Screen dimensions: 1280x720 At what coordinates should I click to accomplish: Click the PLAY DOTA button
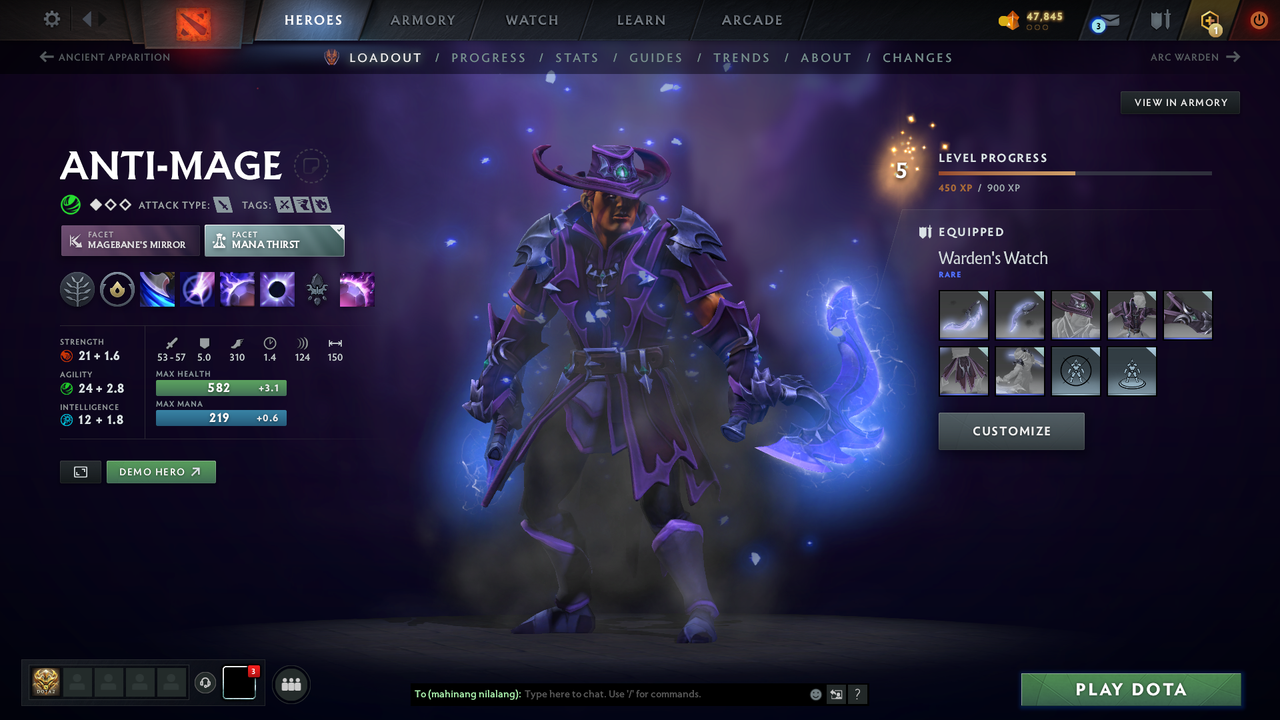pos(1131,689)
